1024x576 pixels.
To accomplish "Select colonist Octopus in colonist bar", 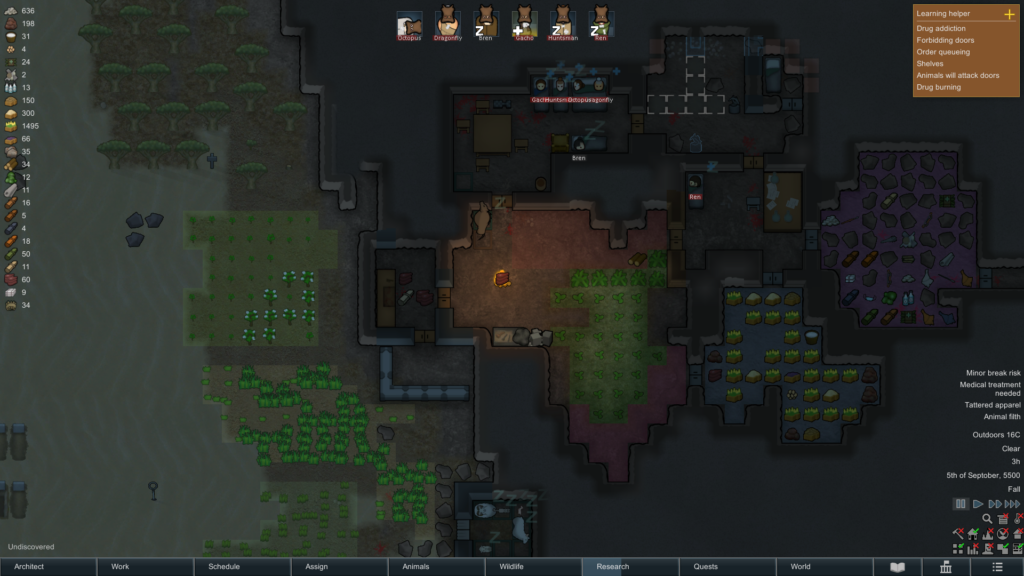I will pos(409,22).
